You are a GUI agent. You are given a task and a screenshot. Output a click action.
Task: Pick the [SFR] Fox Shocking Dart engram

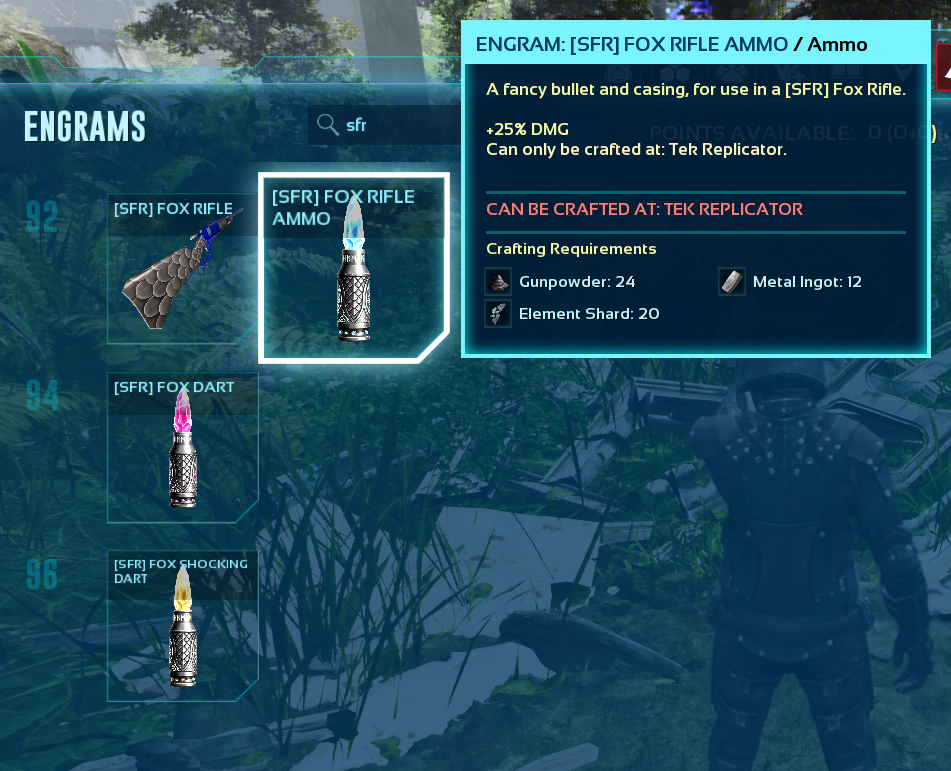(183, 625)
